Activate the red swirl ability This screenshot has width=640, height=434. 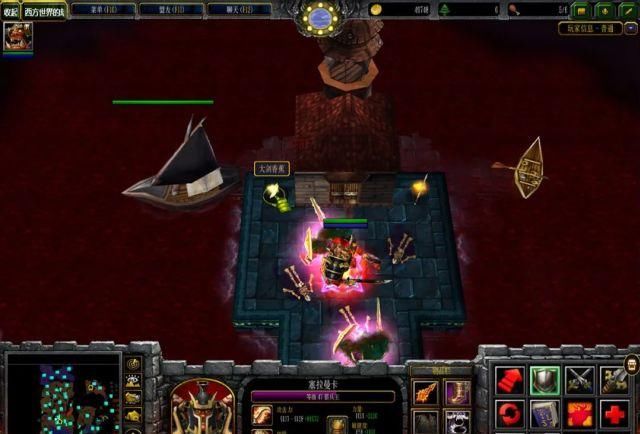508,414
